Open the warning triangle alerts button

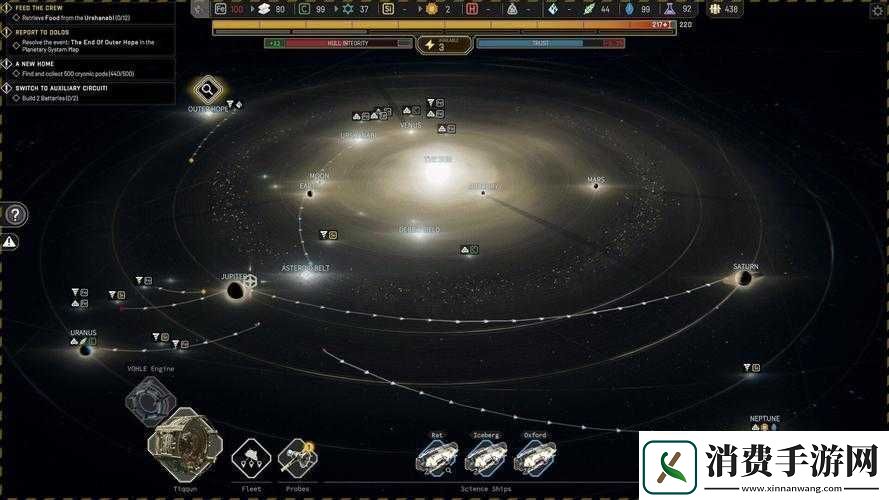pyautogui.click(x=9, y=241)
